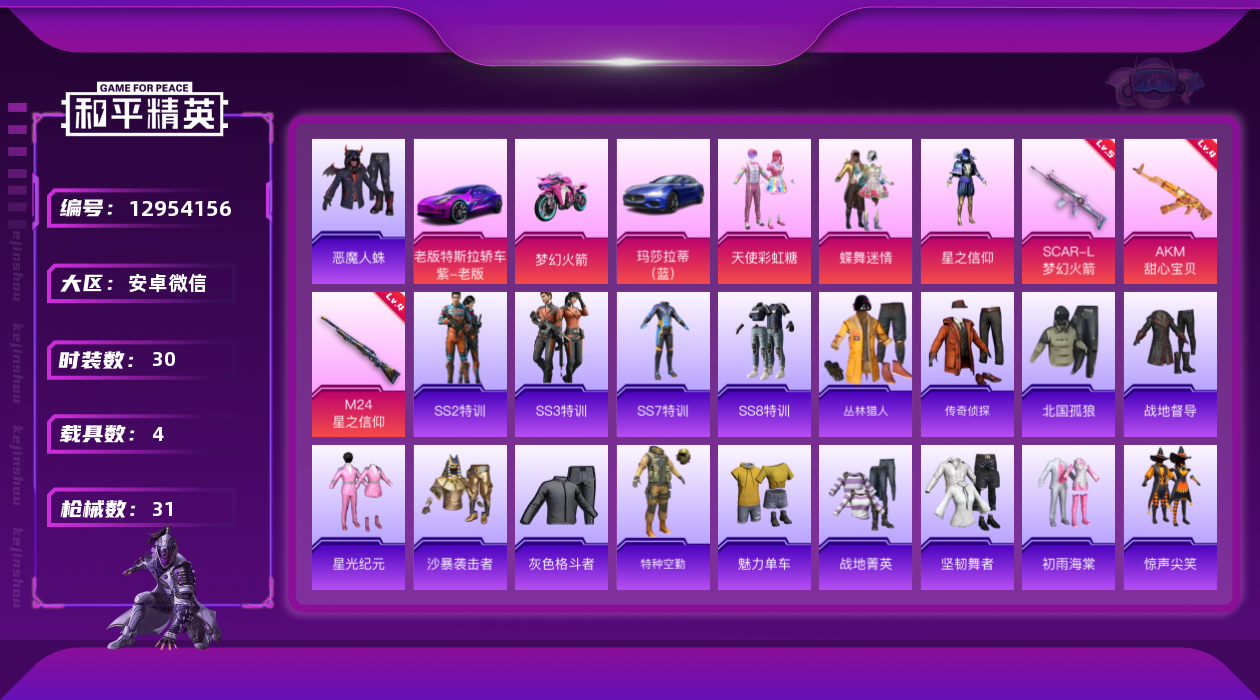Select the M24 星之信仰 rifle skin

pyautogui.click(x=358, y=364)
